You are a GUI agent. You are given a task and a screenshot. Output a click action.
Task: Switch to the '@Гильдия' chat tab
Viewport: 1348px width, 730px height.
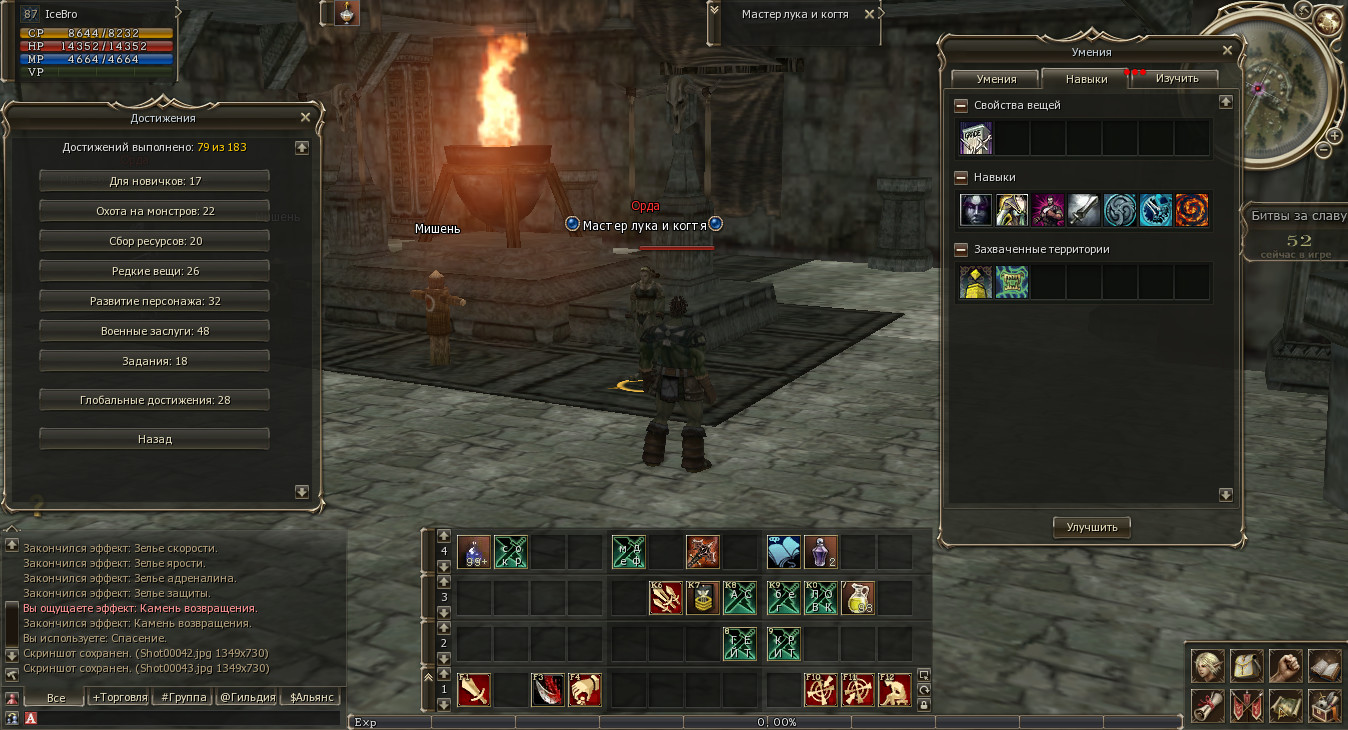point(247,697)
